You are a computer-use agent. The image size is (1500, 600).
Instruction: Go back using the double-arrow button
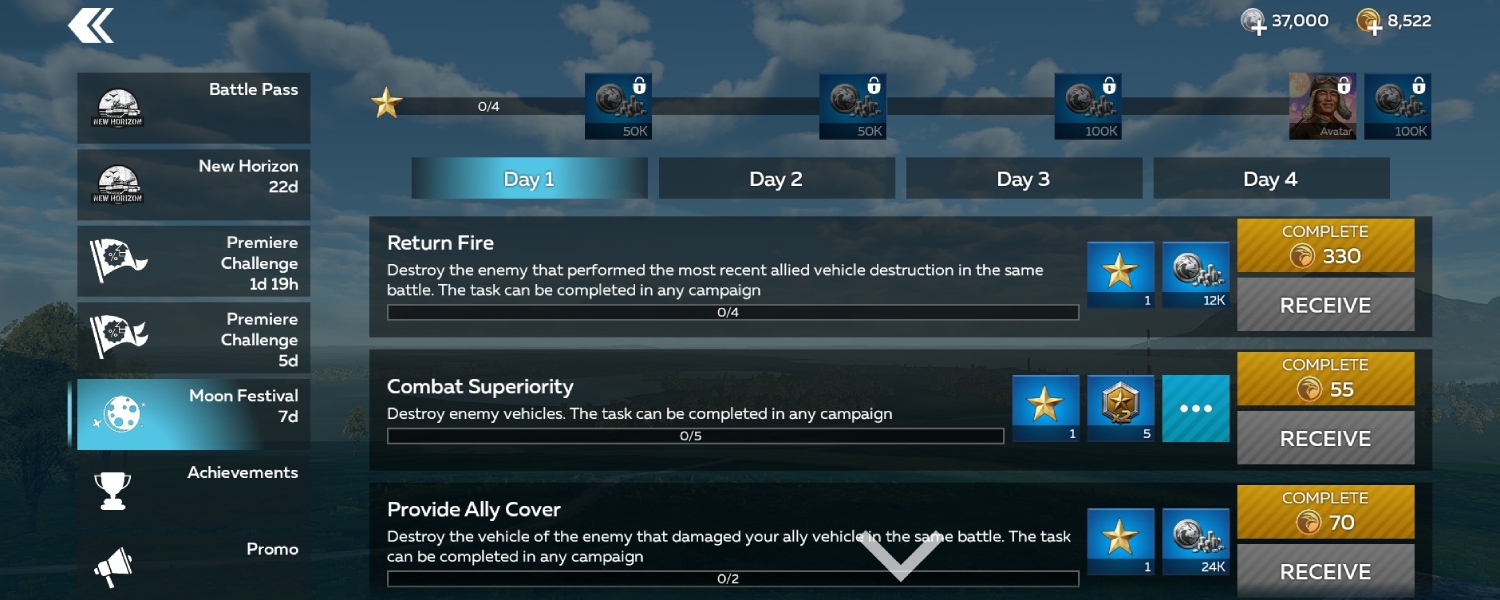pos(91,26)
